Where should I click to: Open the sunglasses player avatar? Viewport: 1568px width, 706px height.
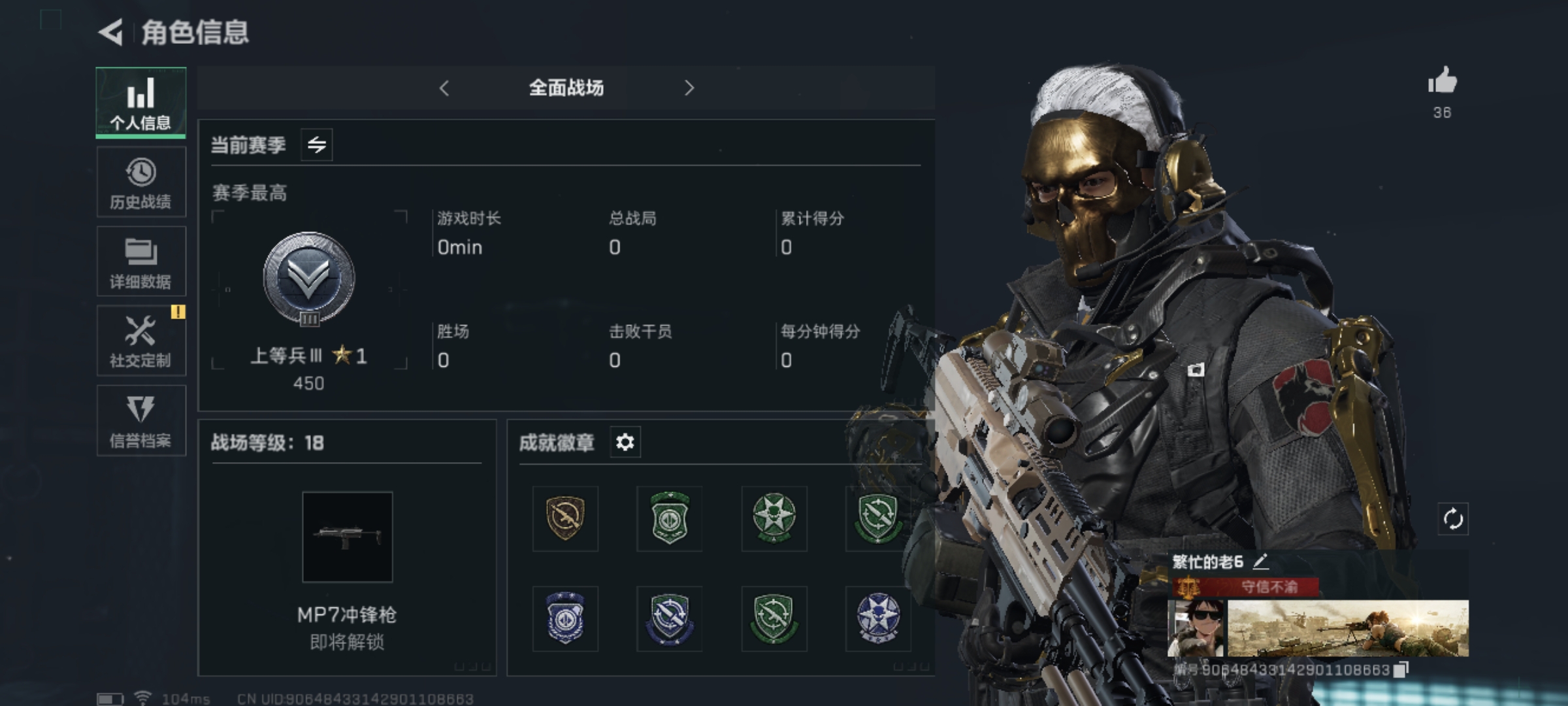click(x=1195, y=628)
